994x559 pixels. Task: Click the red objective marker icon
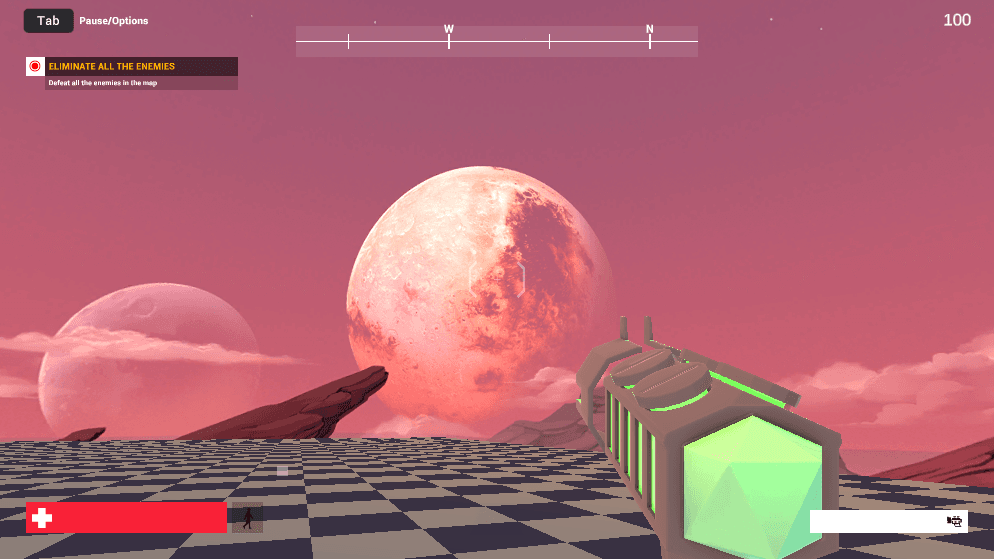click(x=35, y=67)
